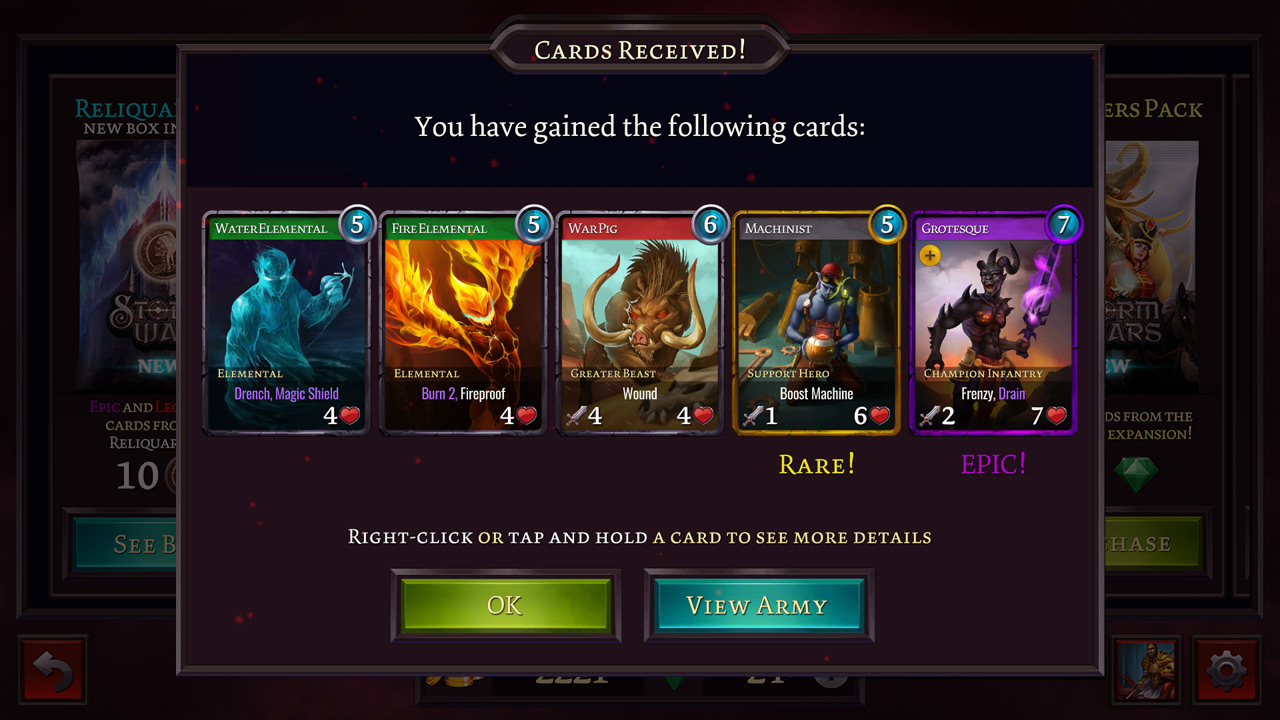This screenshot has width=1280, height=720.
Task: Open the hero portrait profile icon
Action: pyautogui.click(x=1147, y=670)
